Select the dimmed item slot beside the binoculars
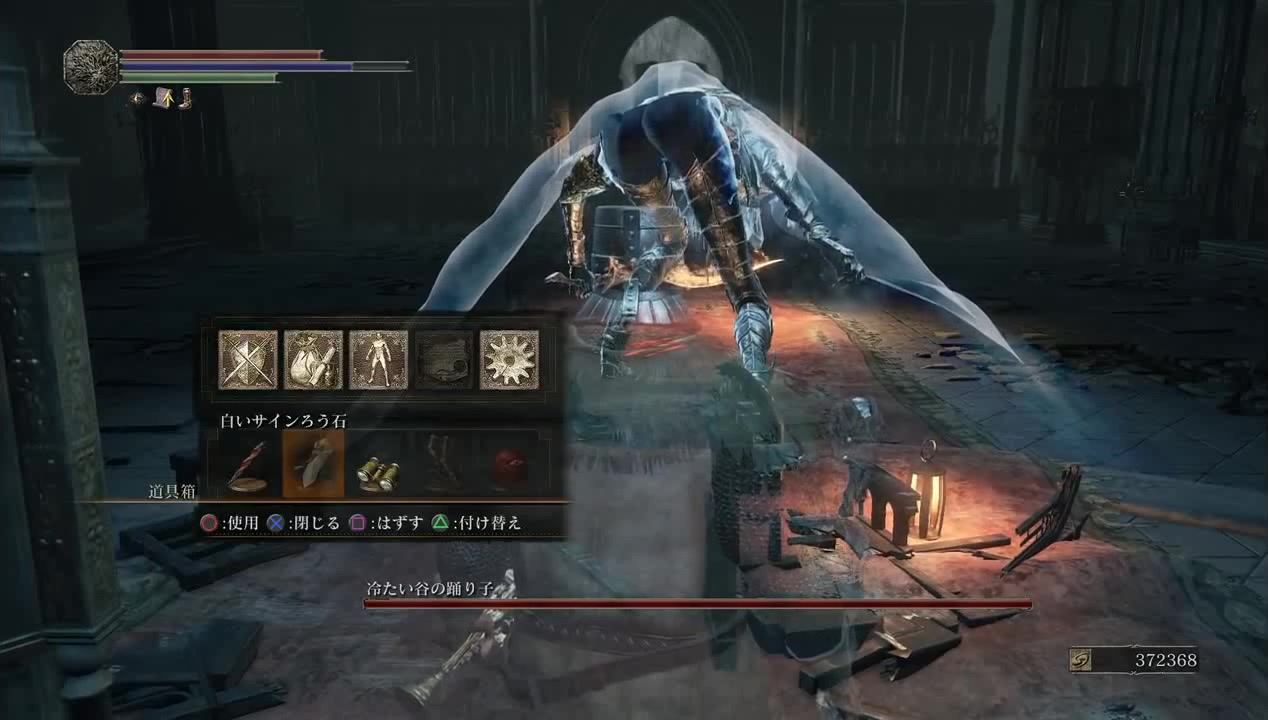1268x720 pixels. point(444,466)
